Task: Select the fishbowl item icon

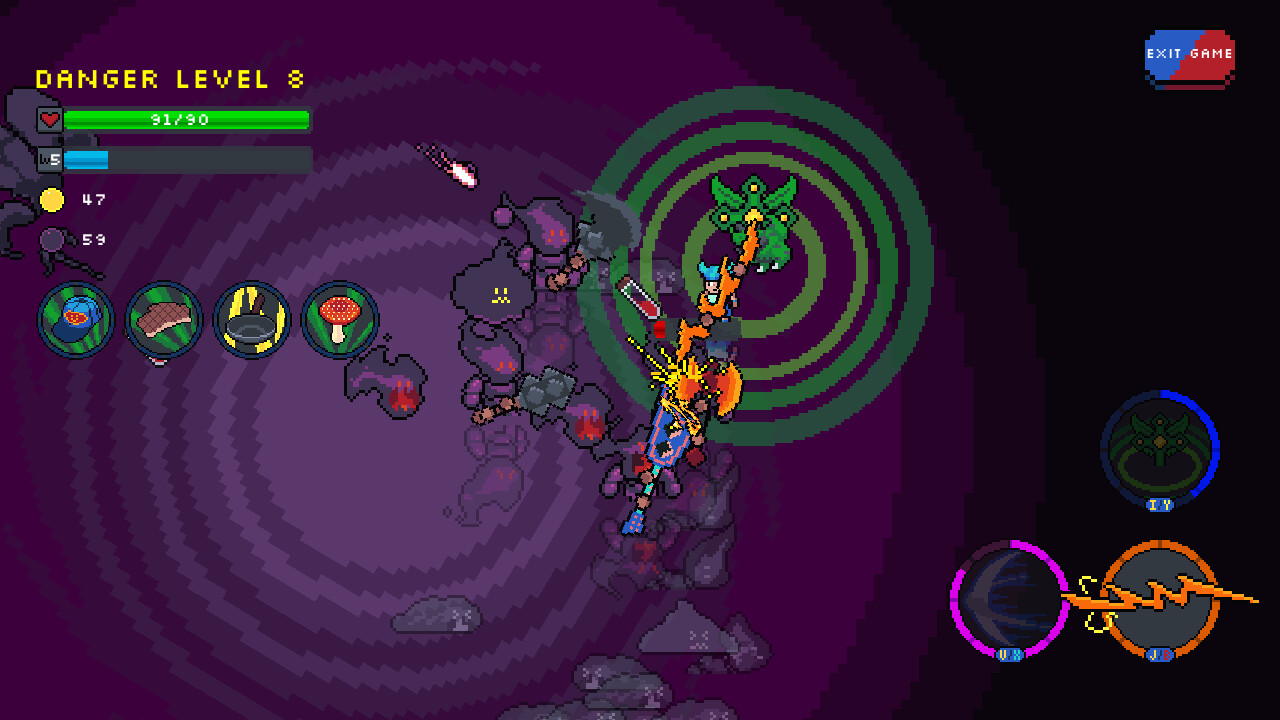Action: (x=75, y=320)
